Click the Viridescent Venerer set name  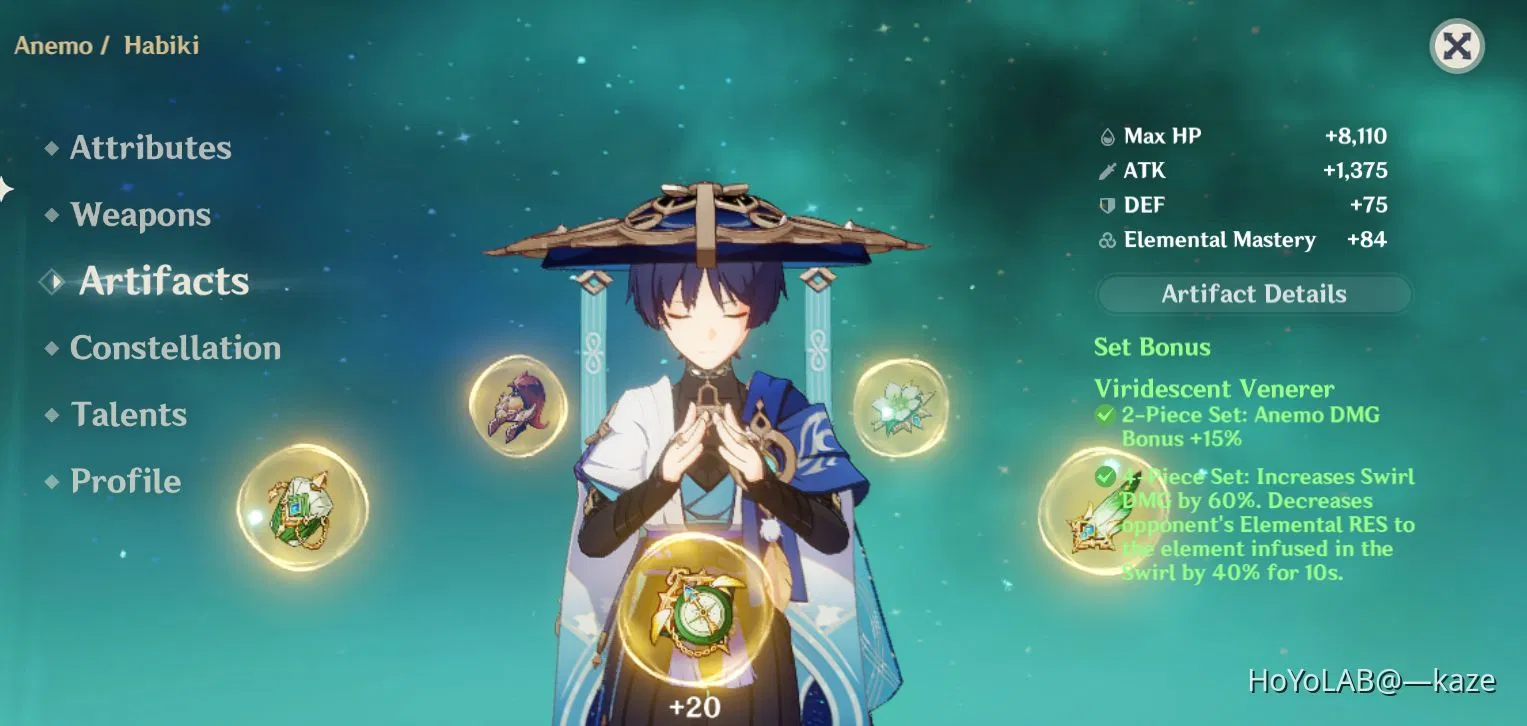(1214, 388)
